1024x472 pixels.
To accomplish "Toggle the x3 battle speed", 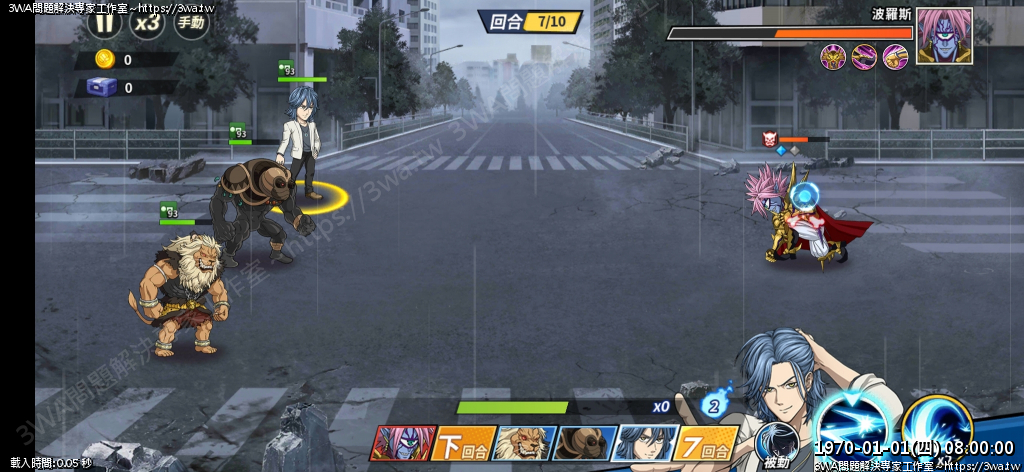I will (148, 21).
